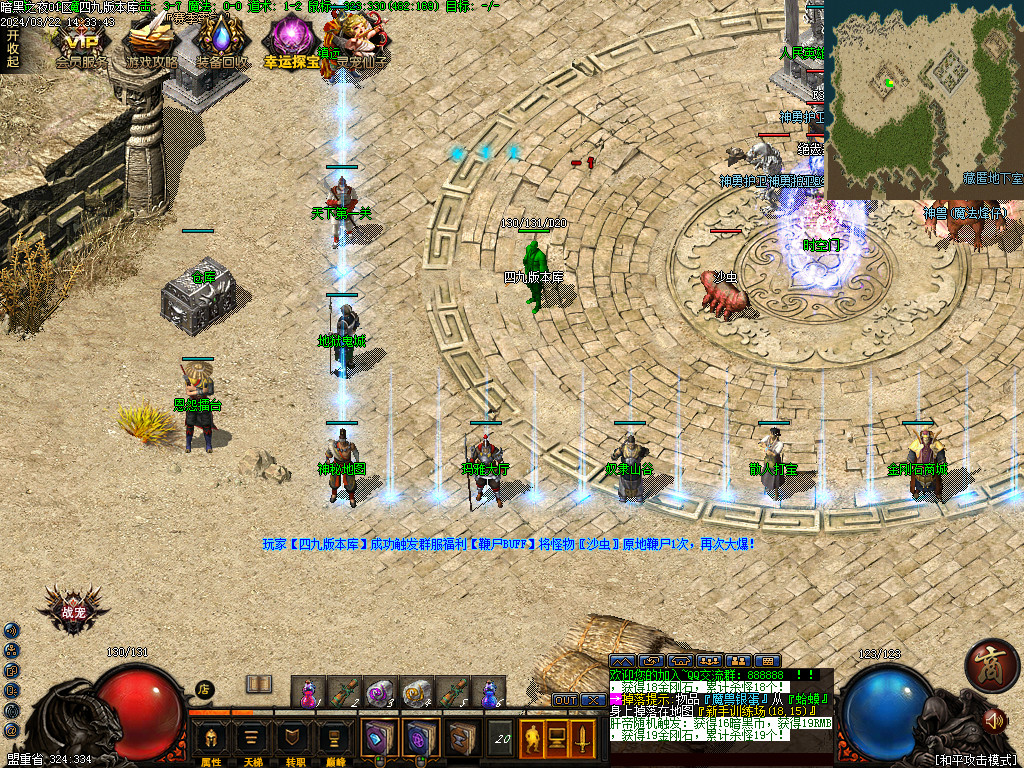
Task: Toggle the 开收起 icon bar collapse button
Action: coord(12,47)
